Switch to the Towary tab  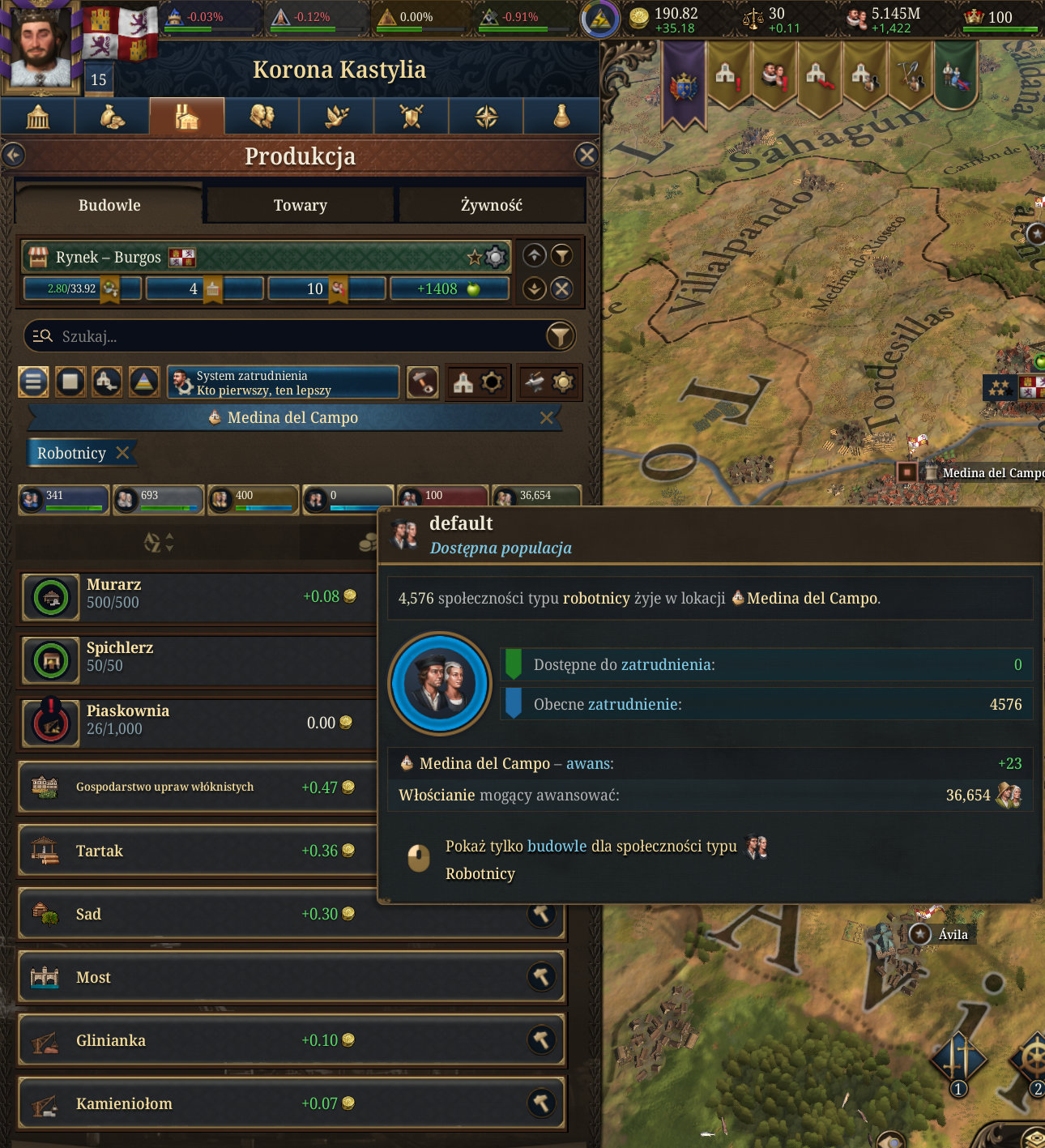pyautogui.click(x=300, y=206)
